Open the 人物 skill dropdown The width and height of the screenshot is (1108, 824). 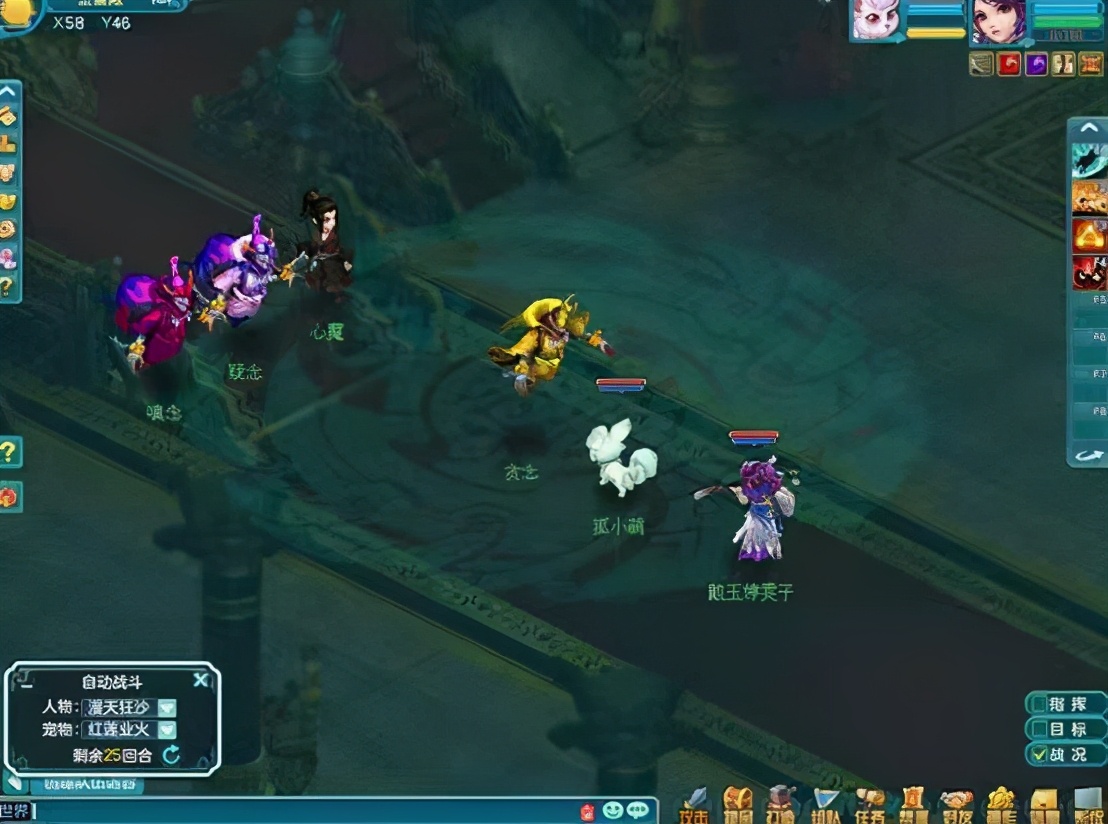[x=167, y=707]
